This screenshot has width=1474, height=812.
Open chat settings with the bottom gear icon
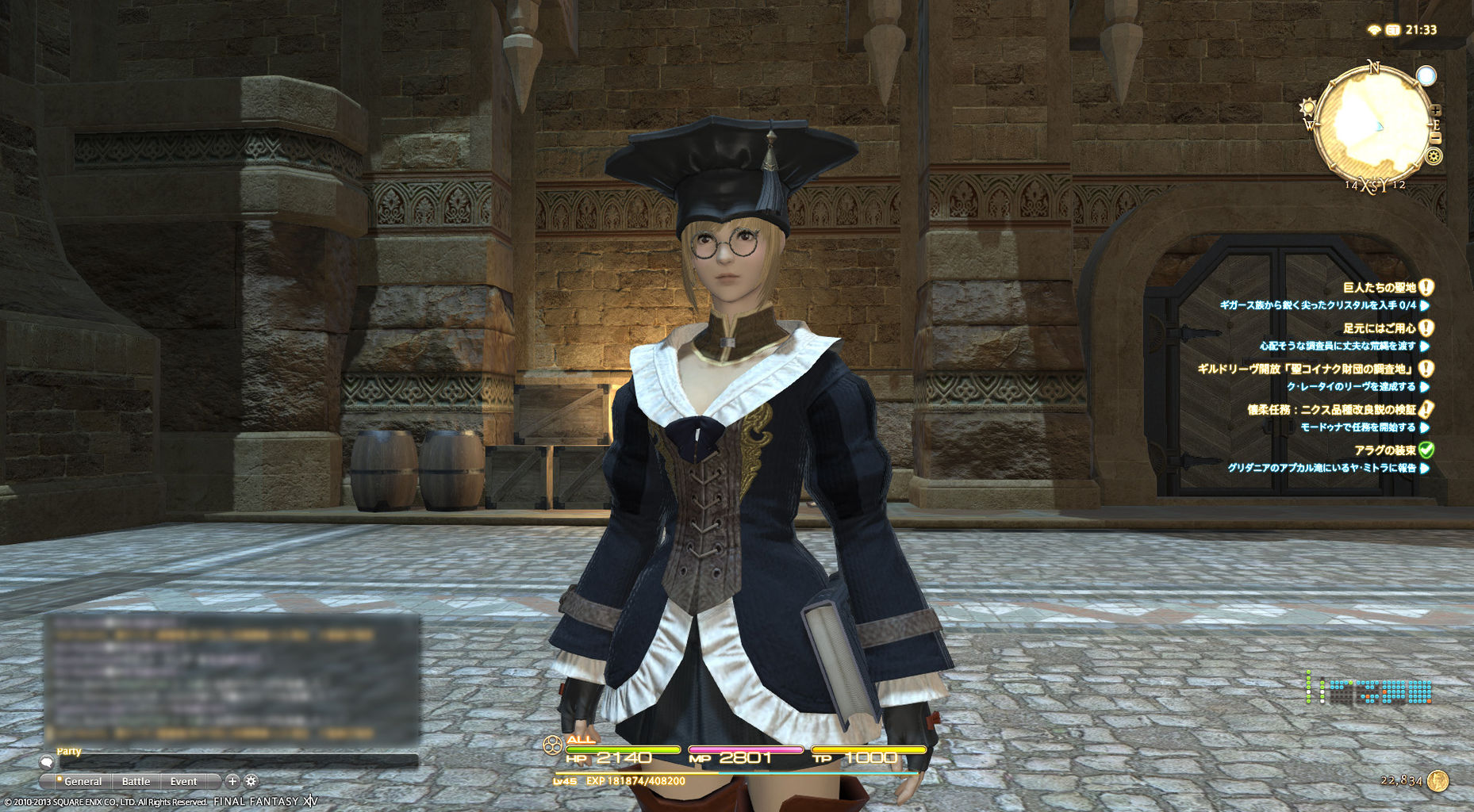tap(251, 782)
